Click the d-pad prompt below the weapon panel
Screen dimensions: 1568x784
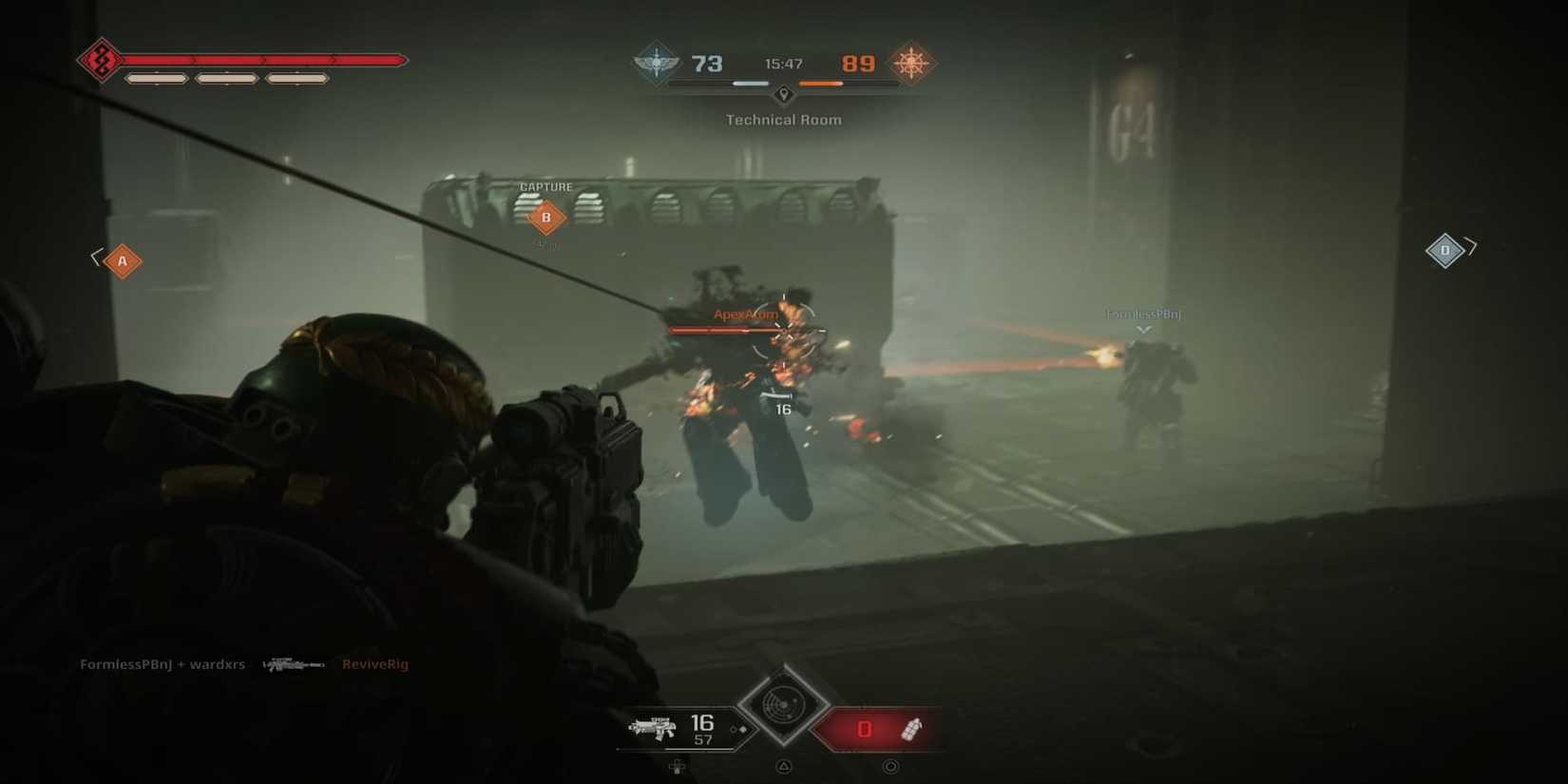677,766
